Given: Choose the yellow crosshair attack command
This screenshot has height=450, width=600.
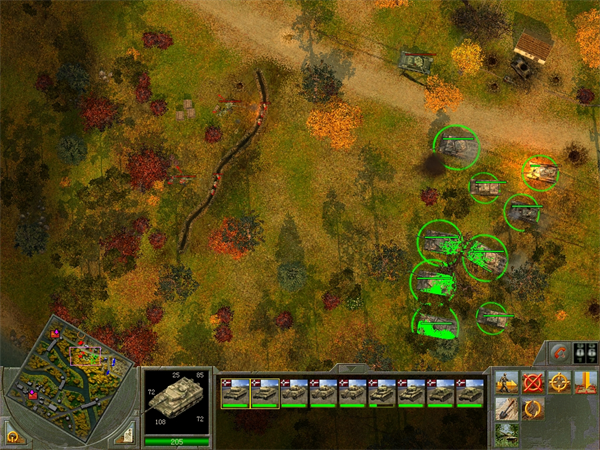Looking at the screenshot, I should pyautogui.click(x=559, y=382).
